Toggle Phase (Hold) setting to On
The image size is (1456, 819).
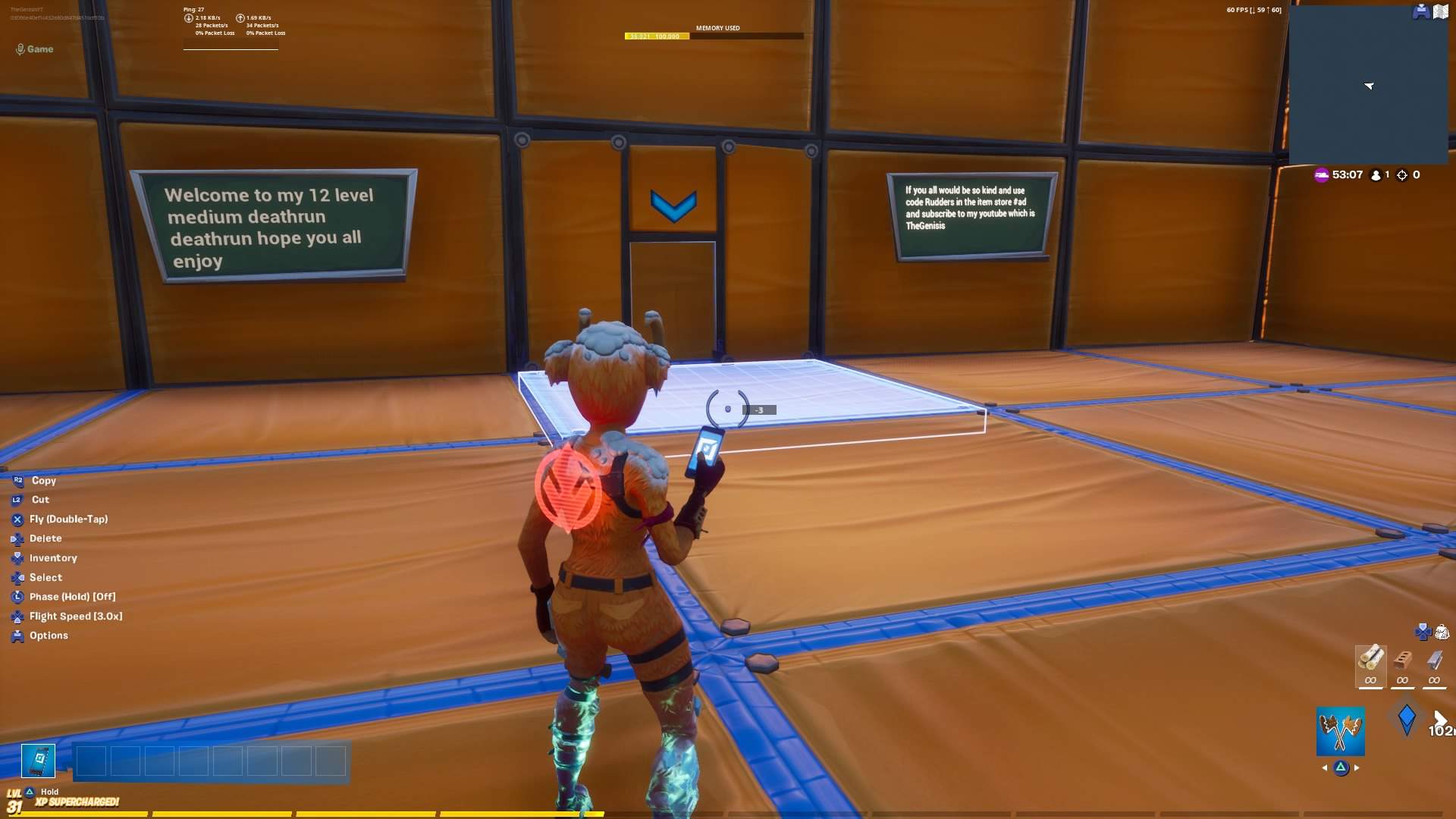pyautogui.click(x=72, y=596)
